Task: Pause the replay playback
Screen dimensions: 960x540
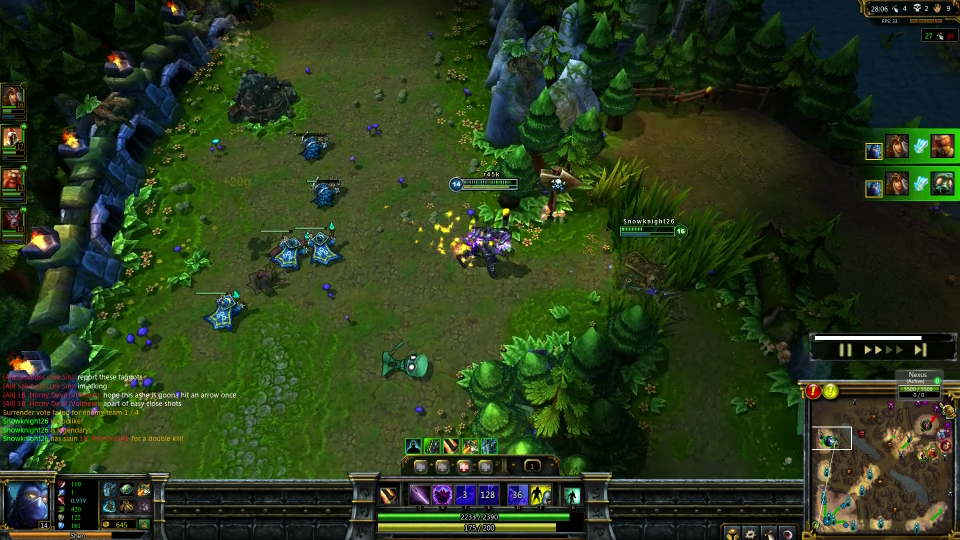Action: (845, 350)
